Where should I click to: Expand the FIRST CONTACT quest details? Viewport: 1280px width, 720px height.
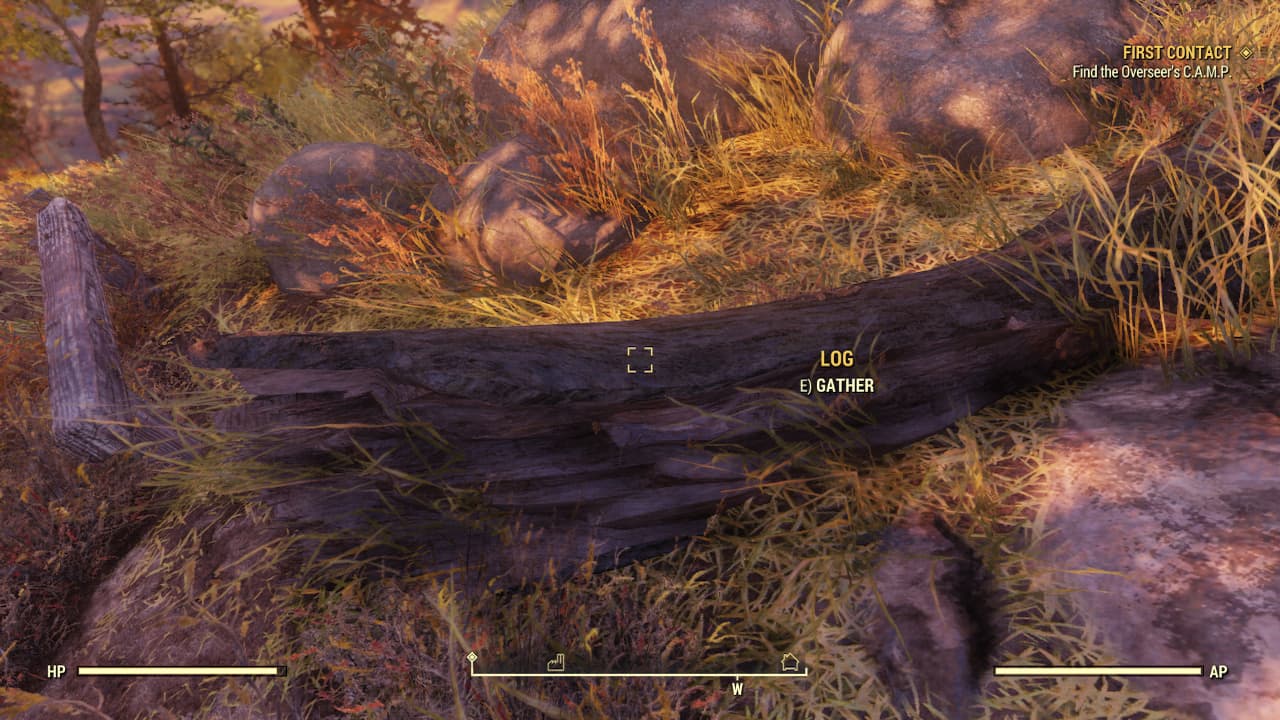[x=1177, y=51]
